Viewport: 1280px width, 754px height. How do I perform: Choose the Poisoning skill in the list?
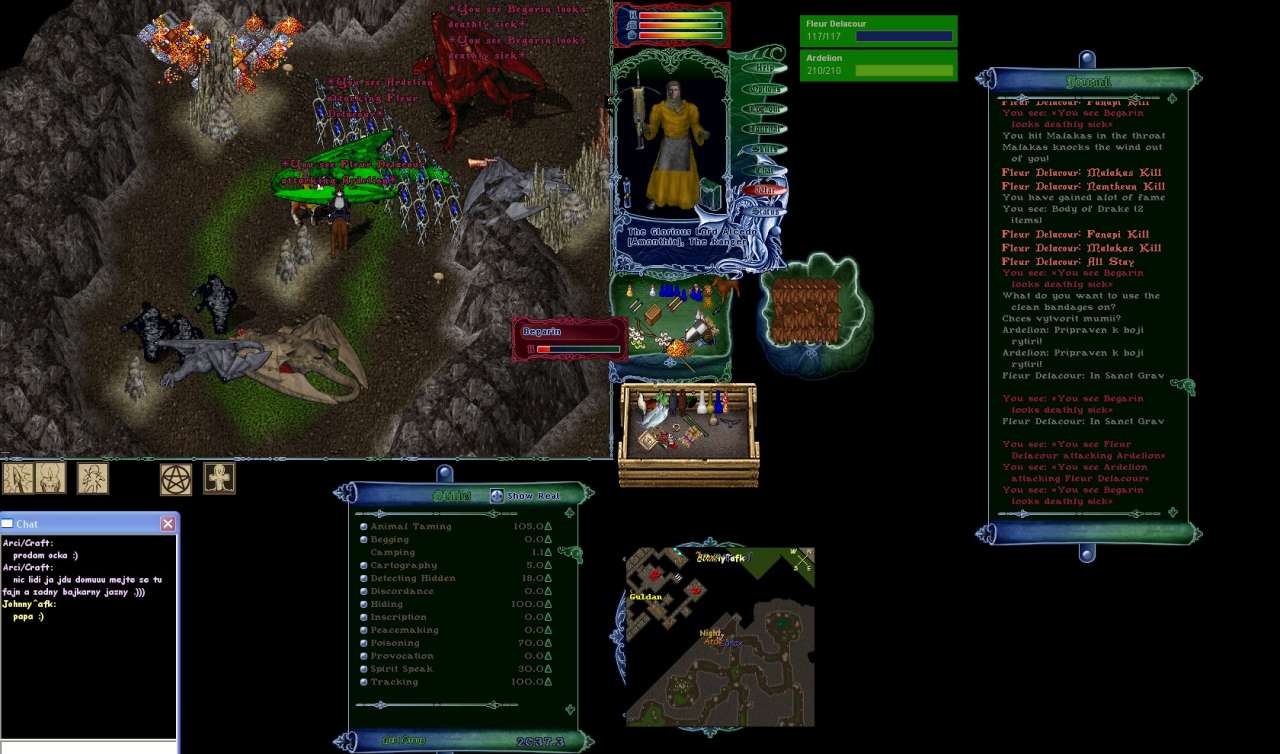pyautogui.click(x=394, y=644)
